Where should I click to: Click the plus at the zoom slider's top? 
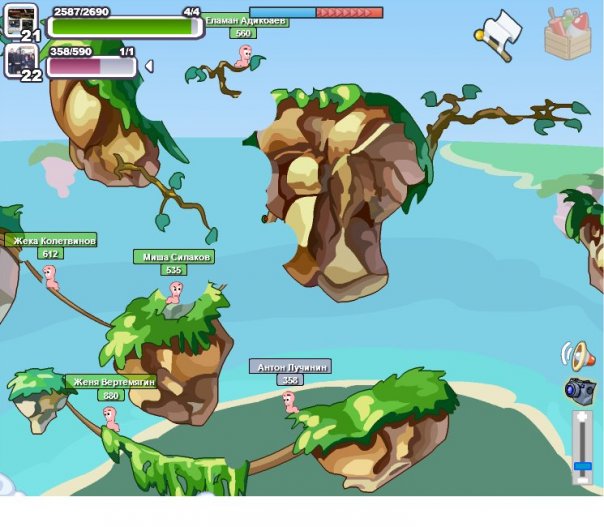(582, 417)
